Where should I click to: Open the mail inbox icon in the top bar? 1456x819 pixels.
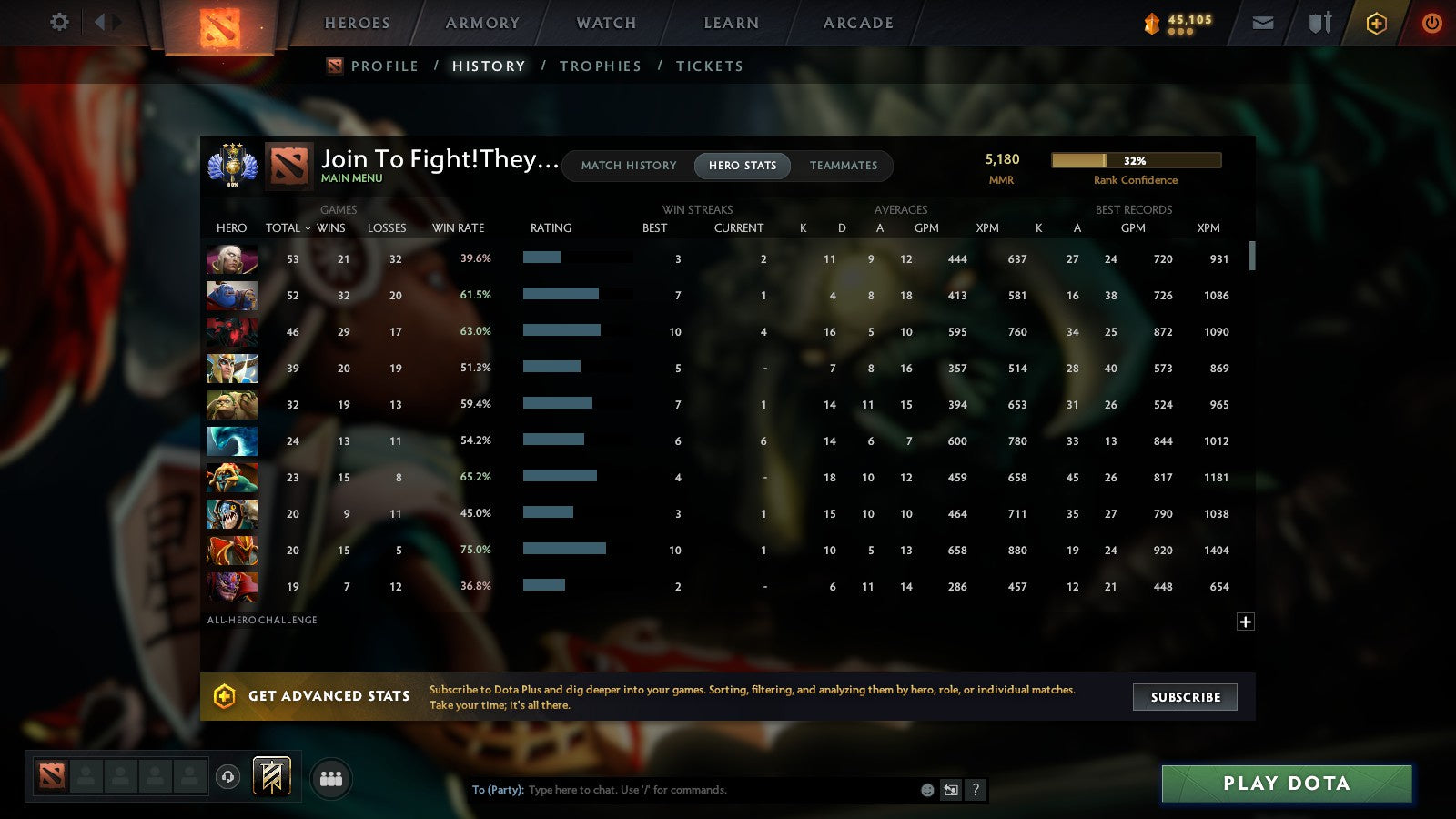pos(1262,23)
